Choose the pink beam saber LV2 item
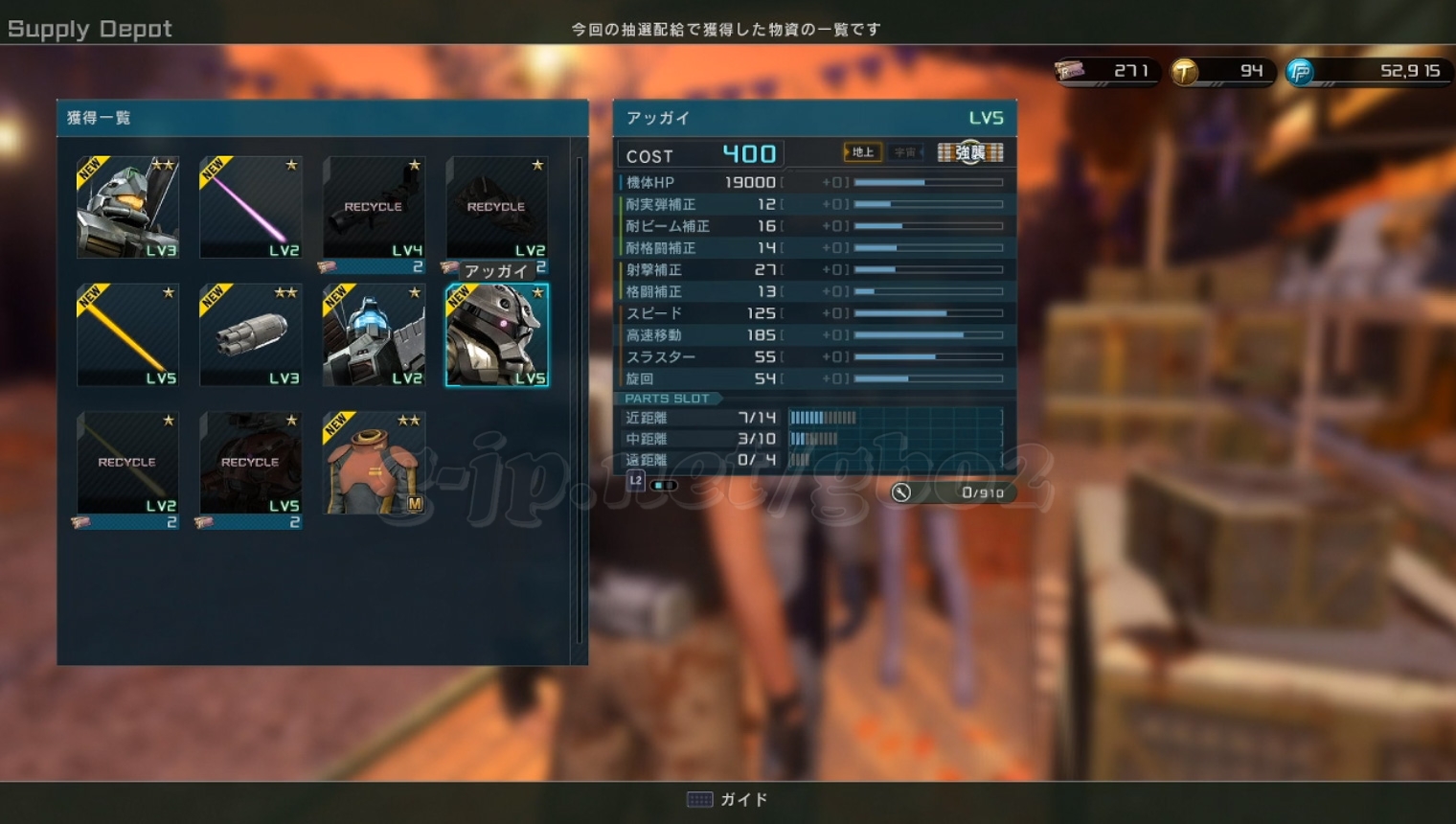The height and width of the screenshot is (824, 1456). coord(250,208)
